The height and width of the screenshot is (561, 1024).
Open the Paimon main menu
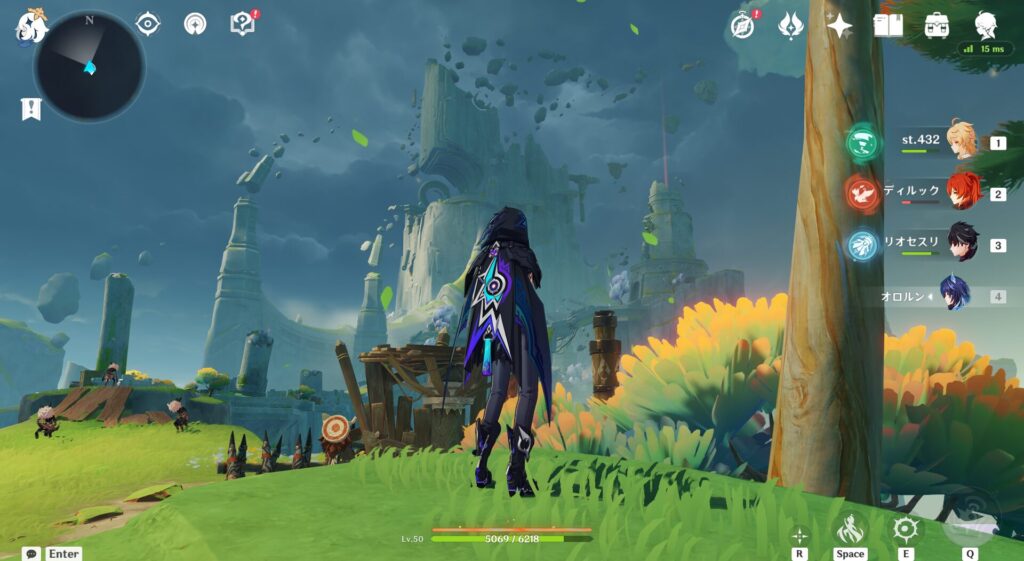(x=28, y=26)
